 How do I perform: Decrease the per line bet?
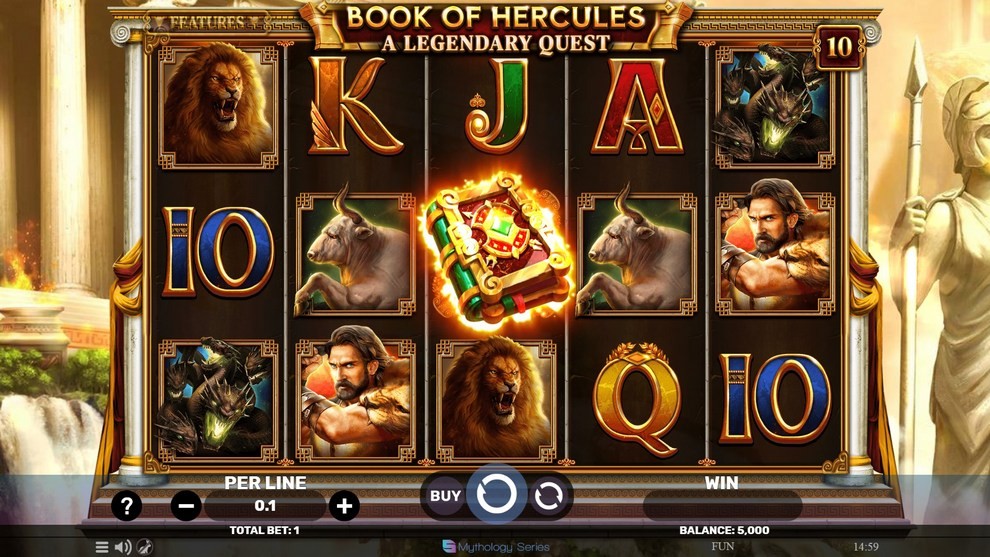[186, 506]
